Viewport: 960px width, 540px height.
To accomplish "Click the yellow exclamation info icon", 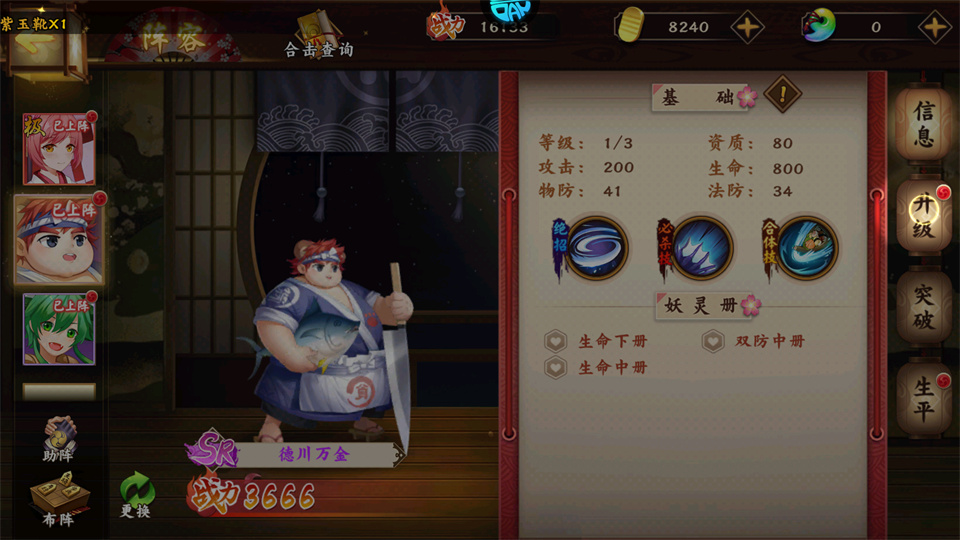I will (782, 96).
